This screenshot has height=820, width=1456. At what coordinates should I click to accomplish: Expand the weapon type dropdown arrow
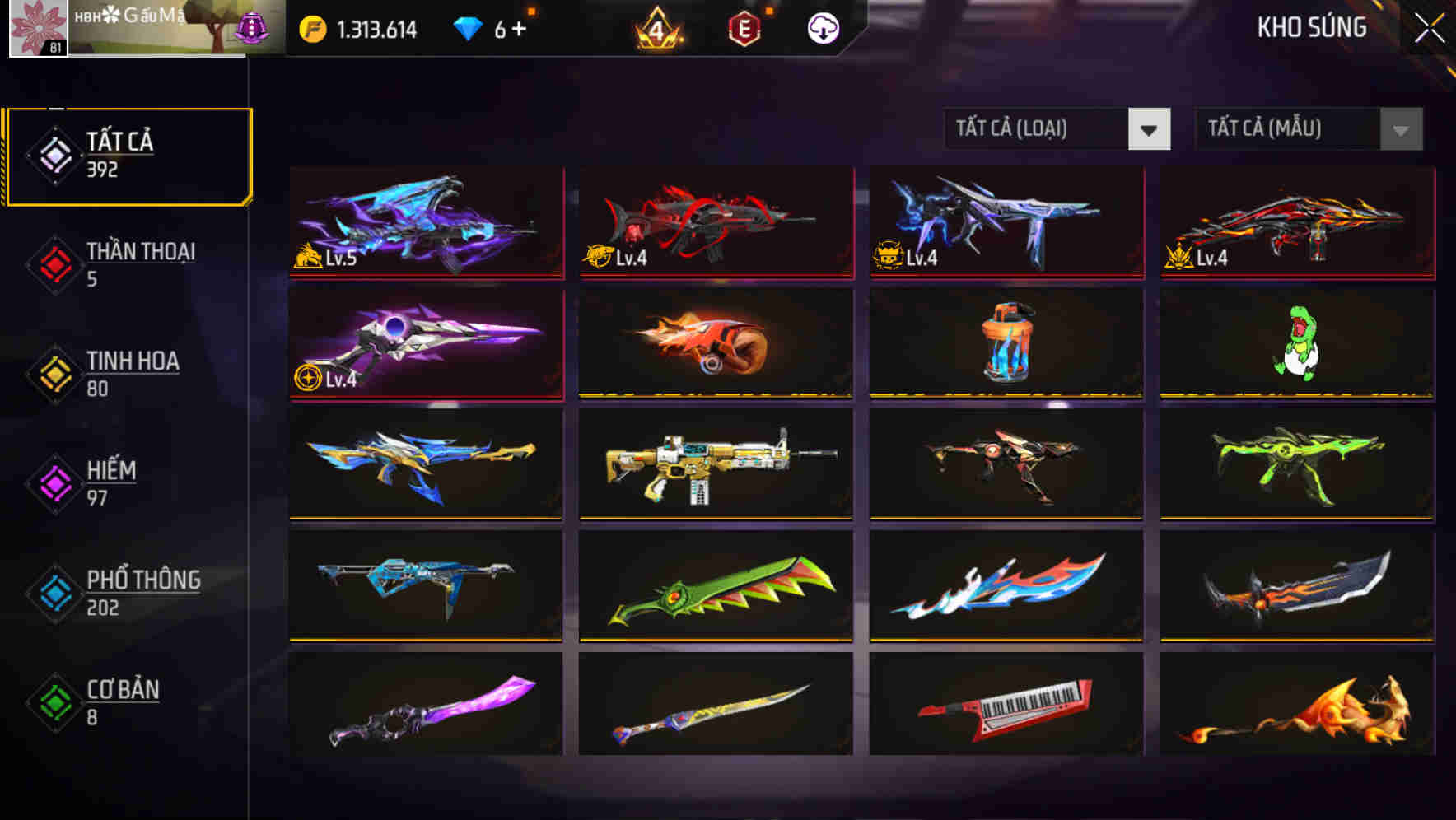pyautogui.click(x=1150, y=129)
